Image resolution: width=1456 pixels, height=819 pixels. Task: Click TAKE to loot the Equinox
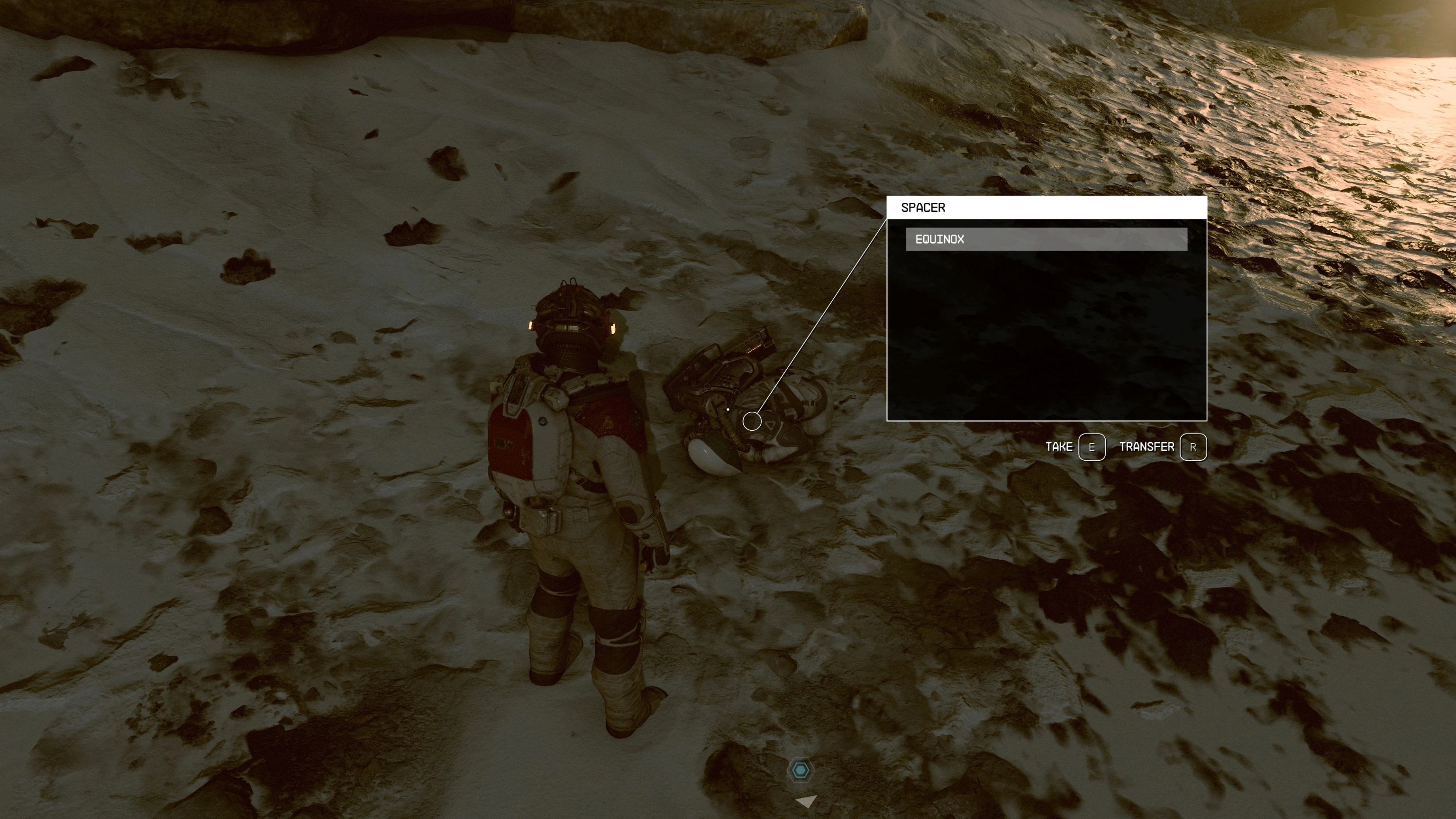[x=1061, y=446]
